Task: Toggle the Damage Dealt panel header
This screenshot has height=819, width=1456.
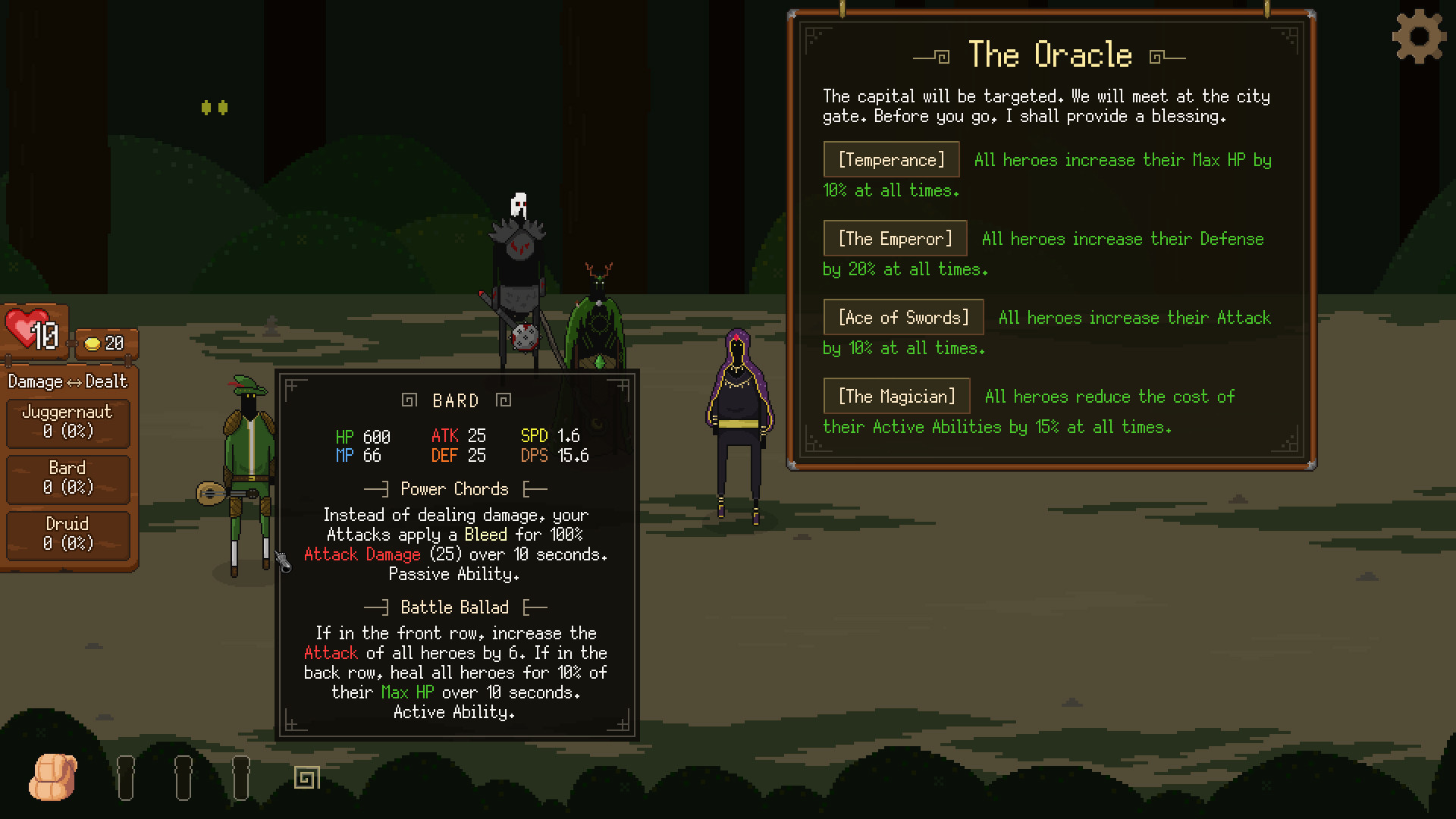Action: (x=67, y=381)
